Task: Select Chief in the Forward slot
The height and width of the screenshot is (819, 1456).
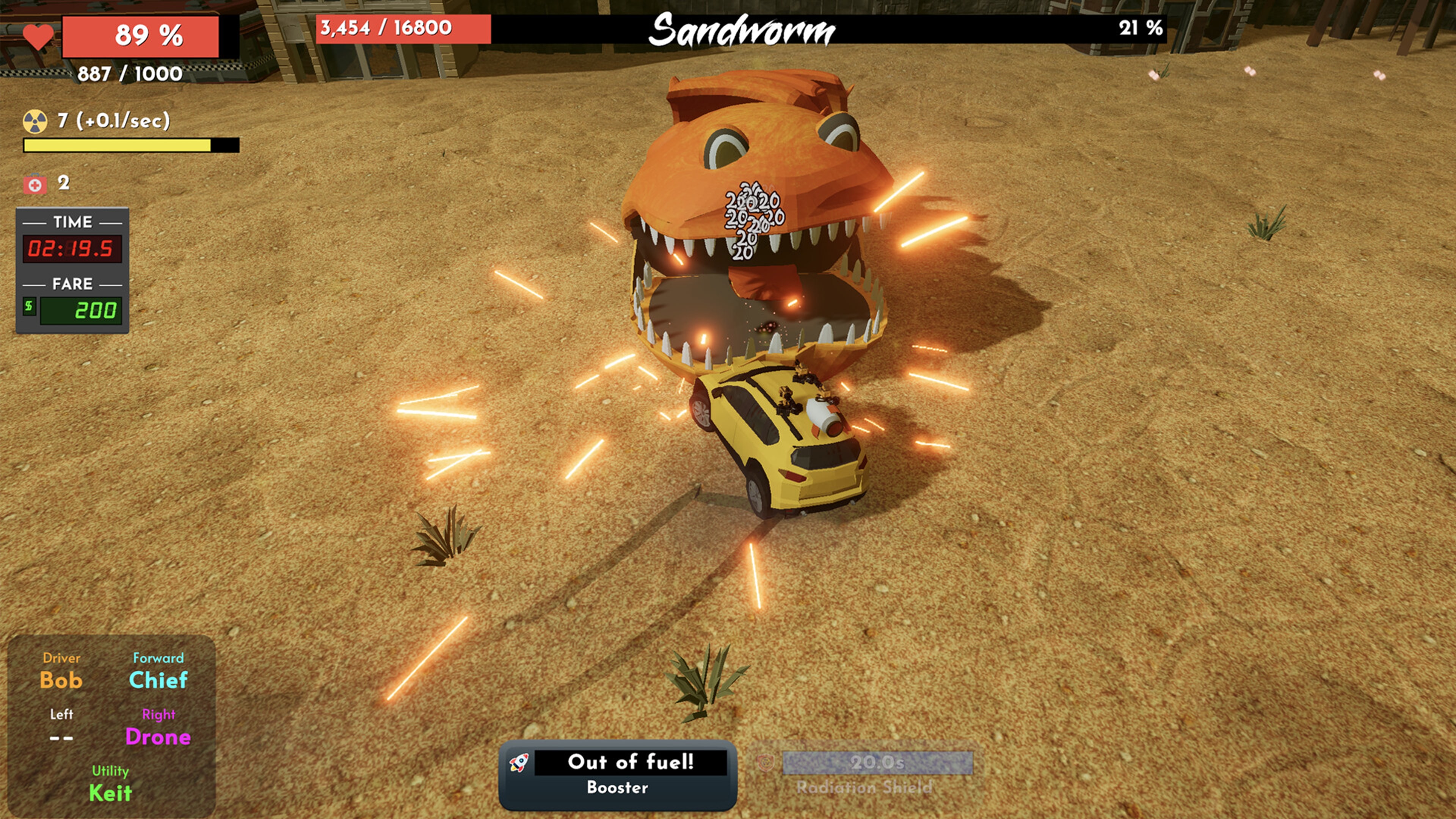Action: coord(158,680)
